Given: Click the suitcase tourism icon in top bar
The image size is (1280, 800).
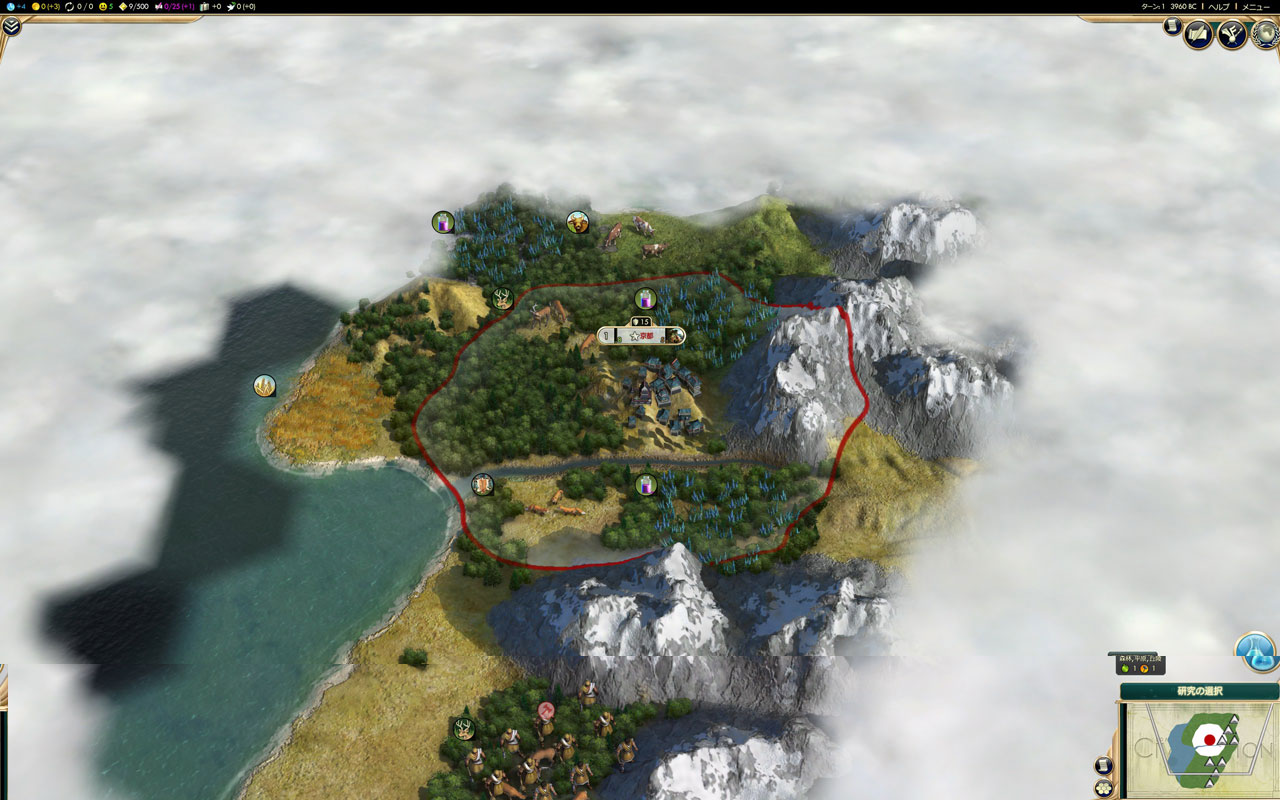Looking at the screenshot, I should click(x=204, y=6).
